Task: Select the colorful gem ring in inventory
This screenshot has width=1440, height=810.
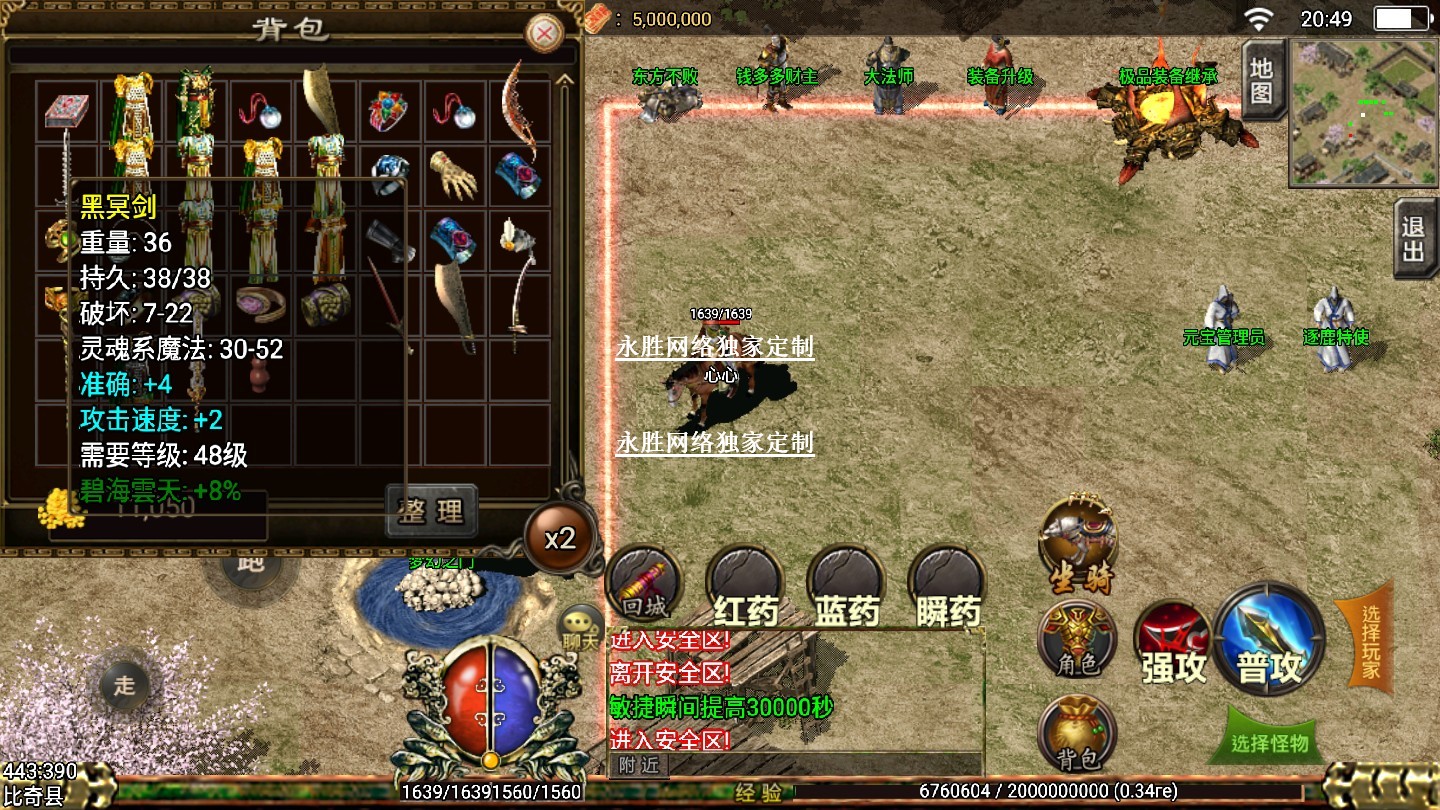Action: click(x=391, y=110)
